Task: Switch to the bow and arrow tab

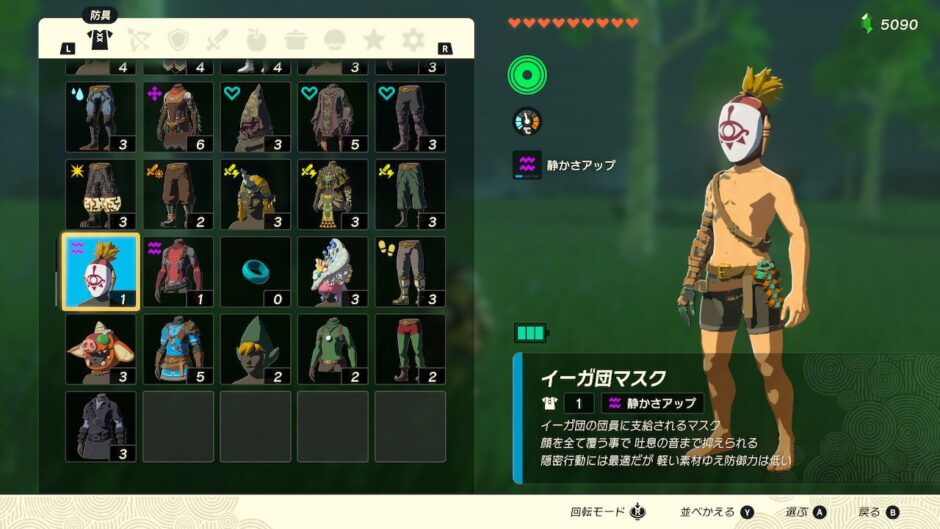Action: click(140, 40)
